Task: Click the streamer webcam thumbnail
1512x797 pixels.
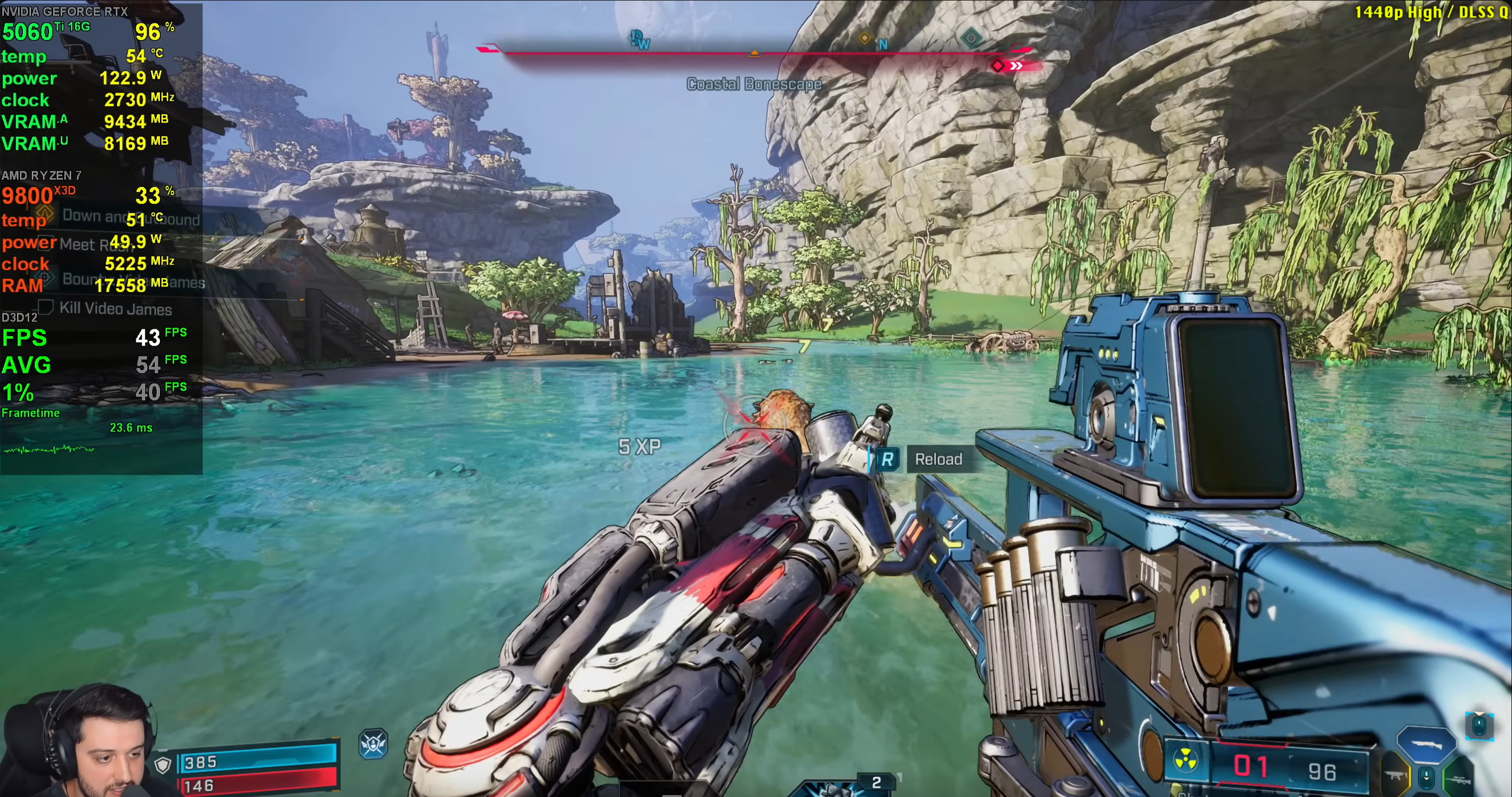Action: click(x=76, y=741)
